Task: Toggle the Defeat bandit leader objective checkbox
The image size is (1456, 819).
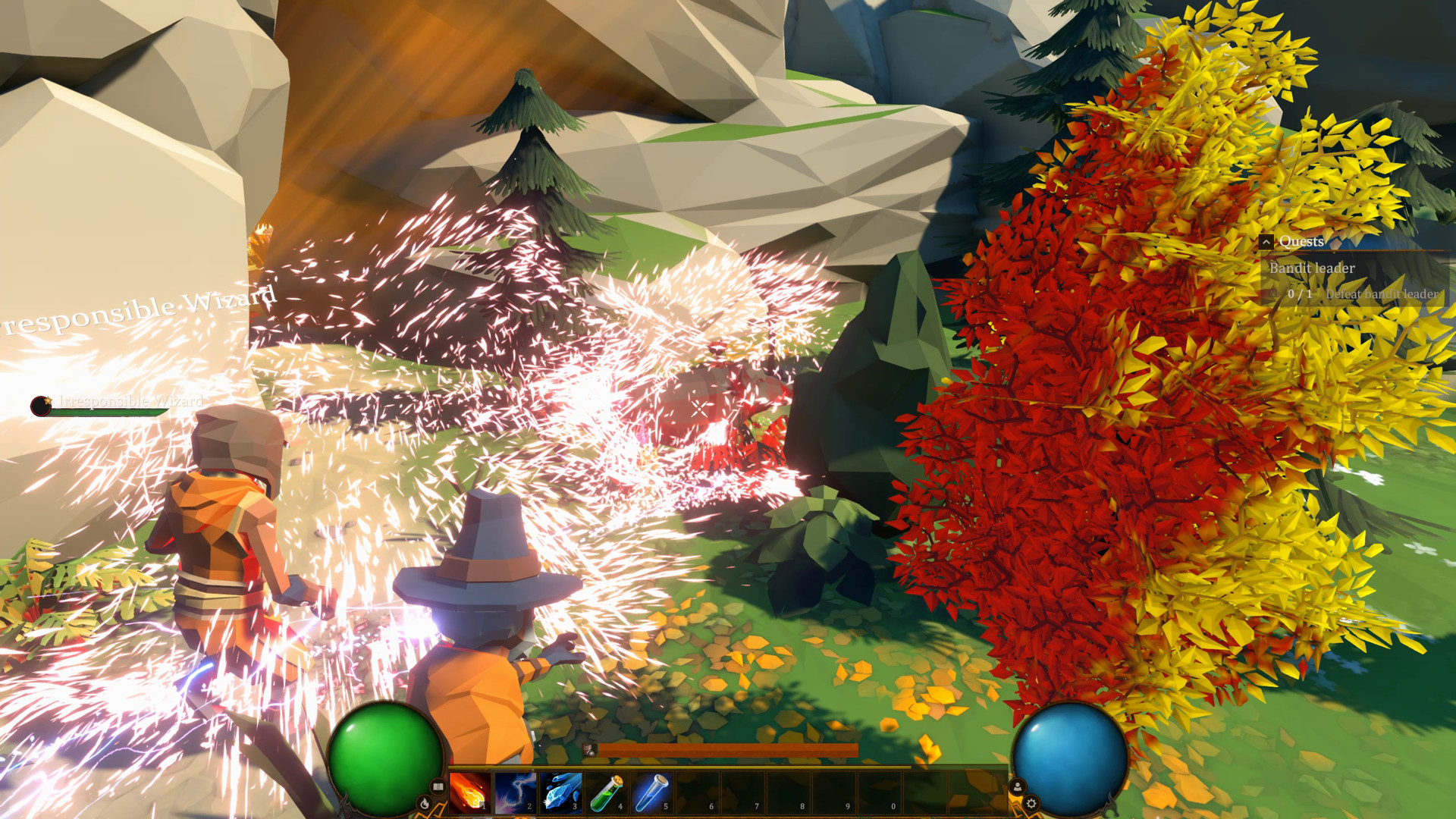Action: (1273, 293)
